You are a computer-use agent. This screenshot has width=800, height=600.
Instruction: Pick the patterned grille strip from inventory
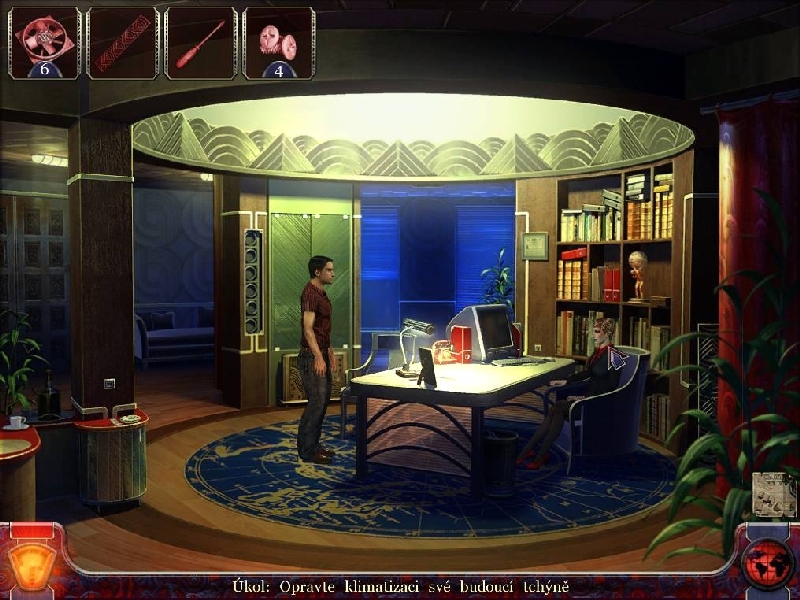point(122,43)
